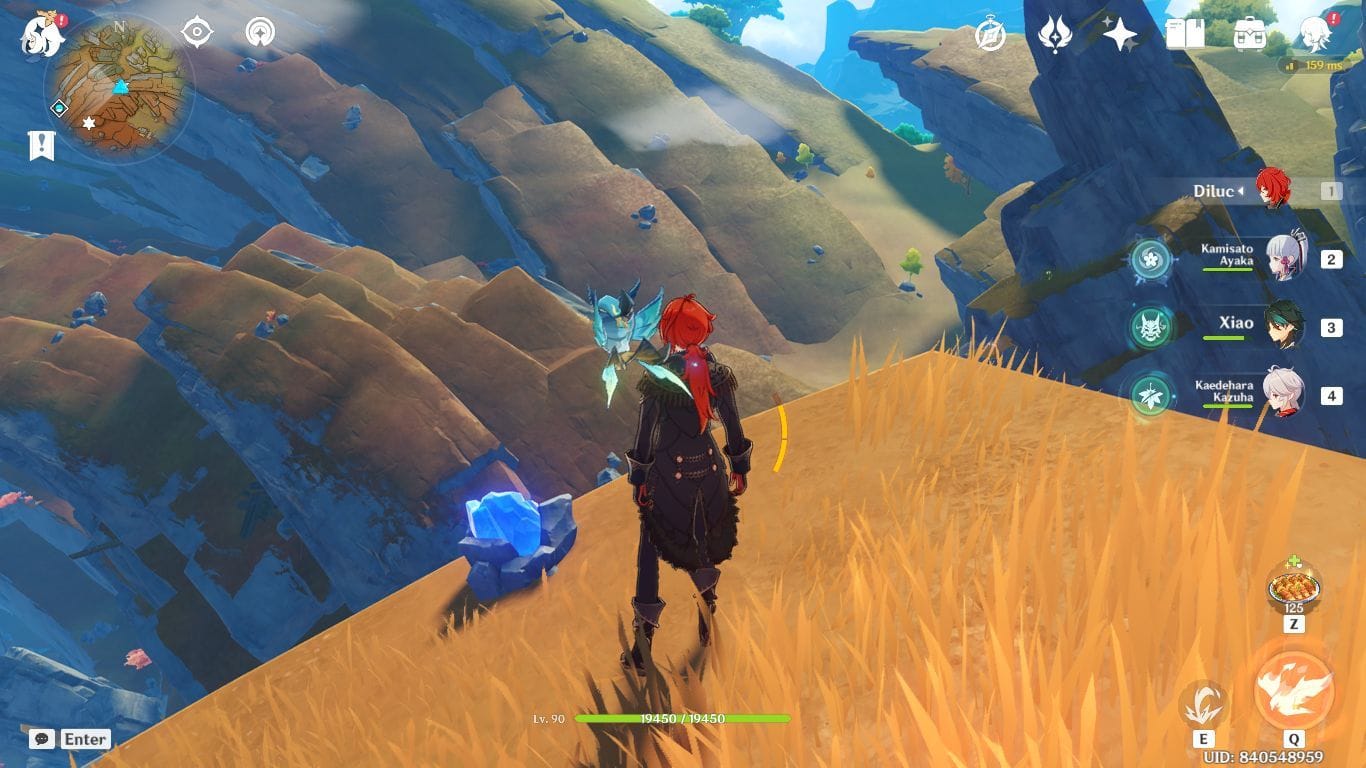
Task: Toggle the quest tracker eye icon
Action: click(197, 31)
